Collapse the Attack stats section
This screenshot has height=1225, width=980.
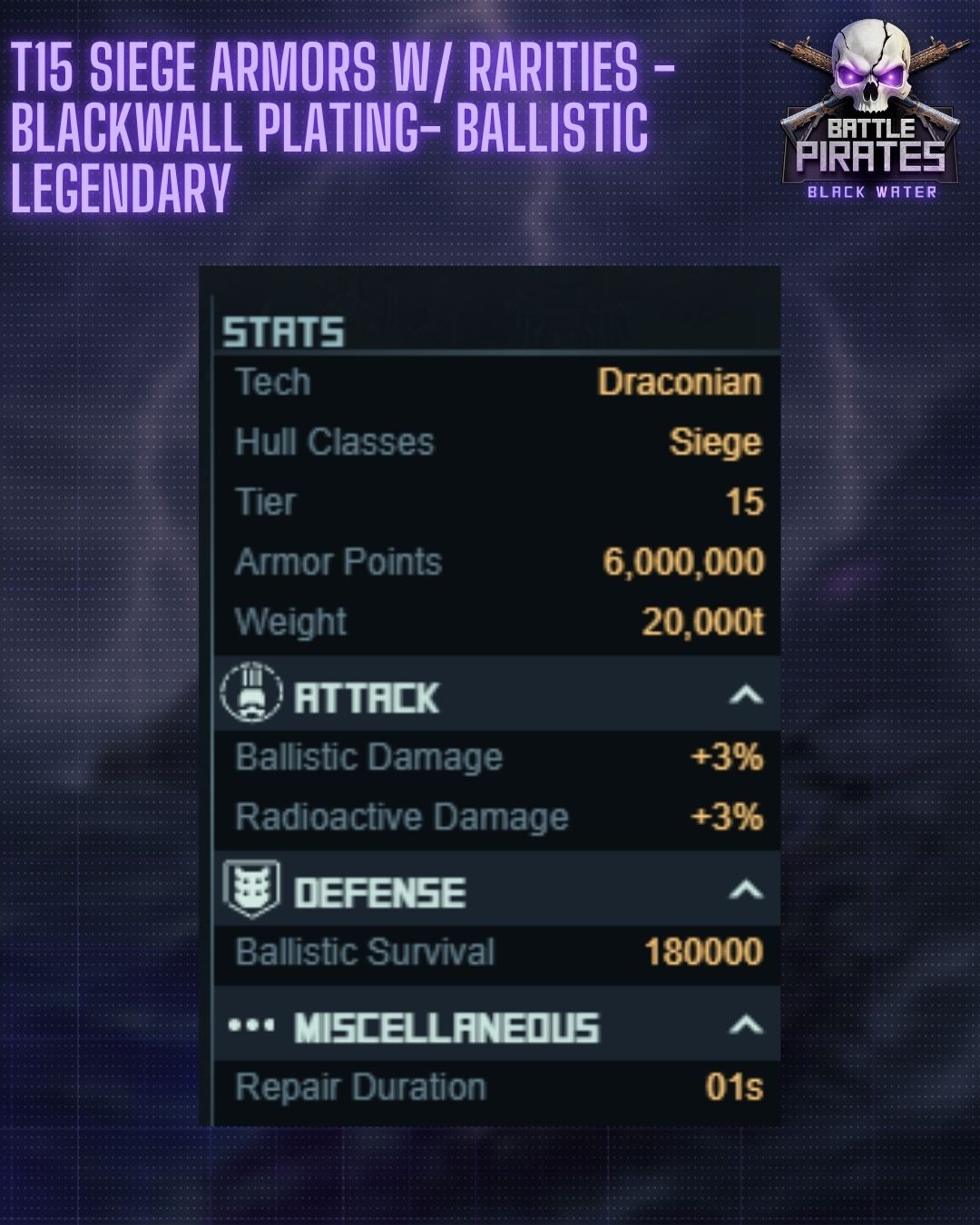(x=745, y=696)
